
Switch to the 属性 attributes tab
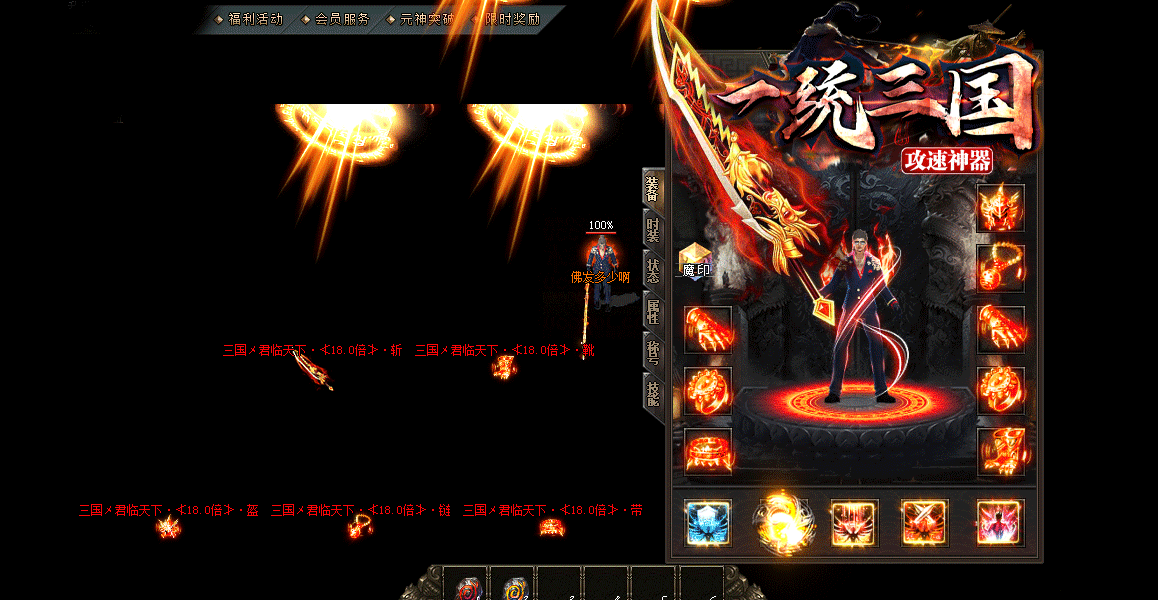tap(652, 311)
